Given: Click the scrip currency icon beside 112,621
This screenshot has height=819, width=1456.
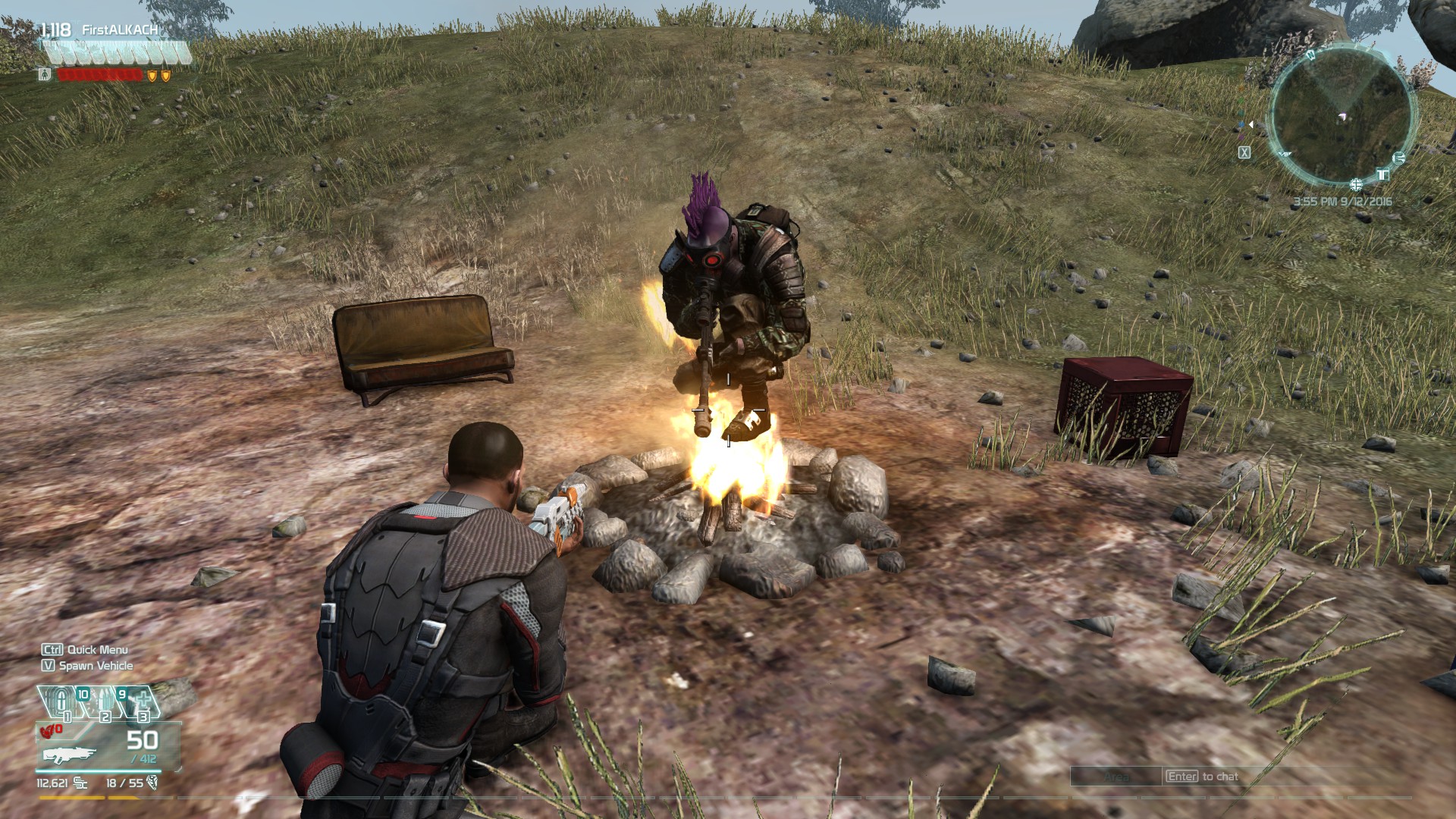Looking at the screenshot, I should tap(80, 784).
